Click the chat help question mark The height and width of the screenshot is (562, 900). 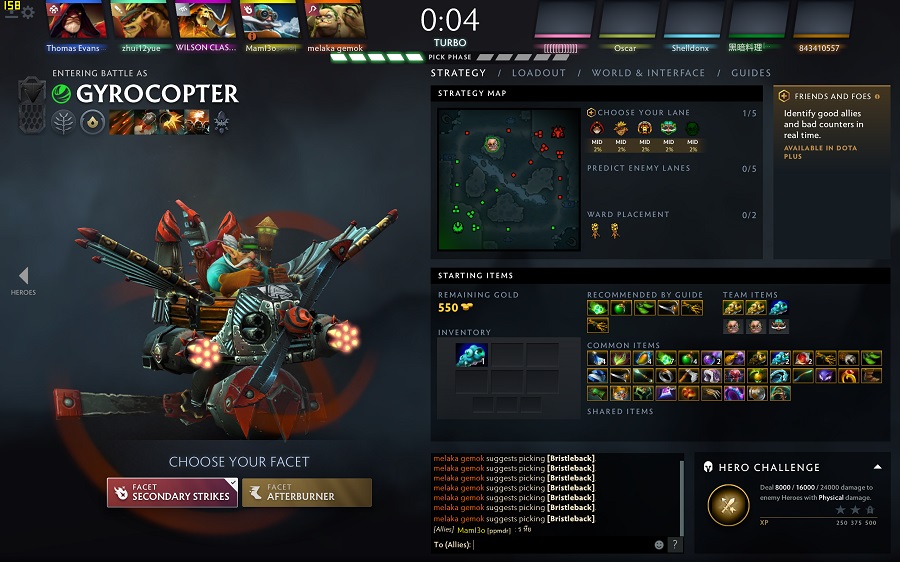pos(675,545)
